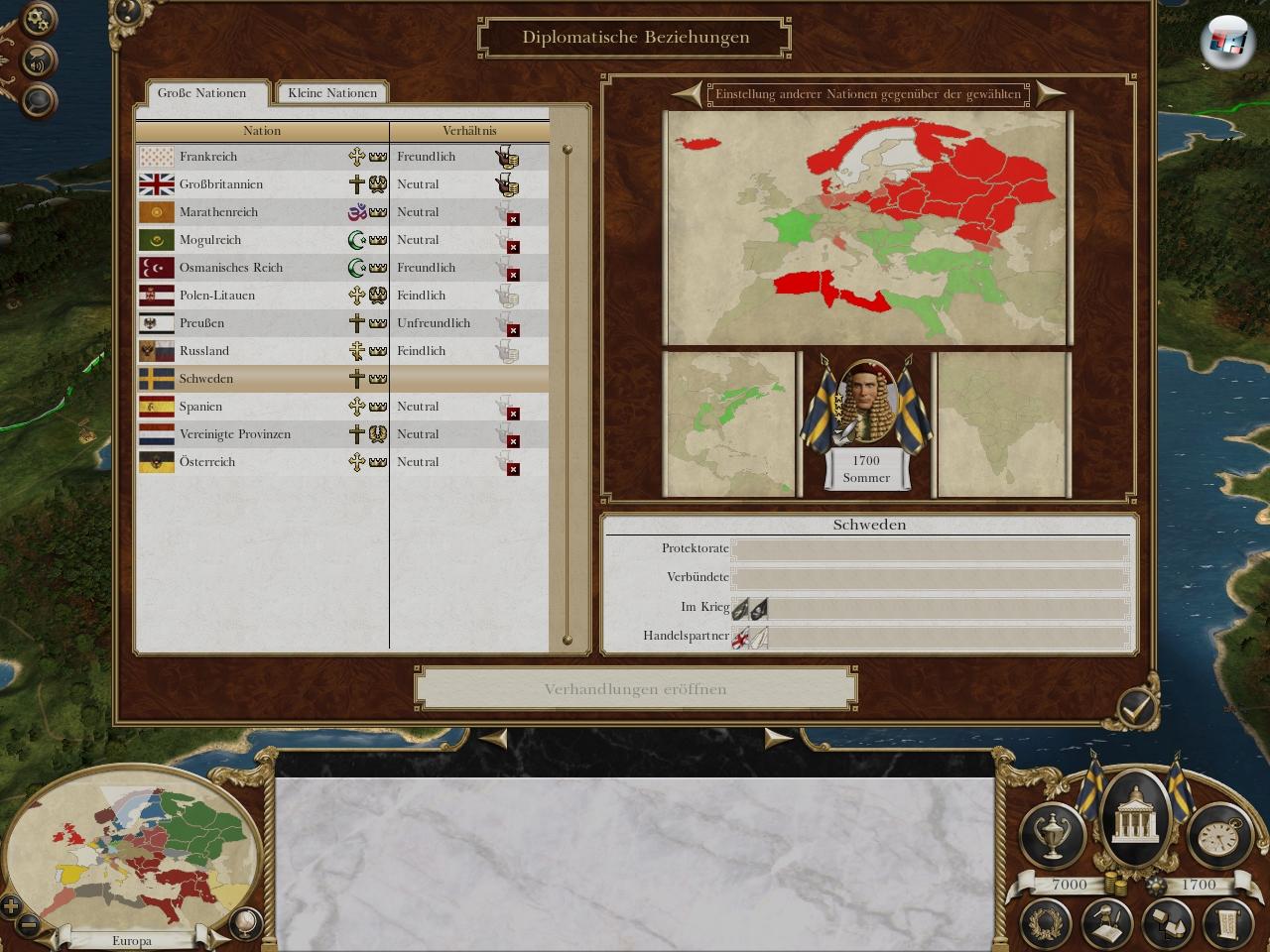Open the question mark help button
Screen dimensions: 1270x952
pos(126,12)
